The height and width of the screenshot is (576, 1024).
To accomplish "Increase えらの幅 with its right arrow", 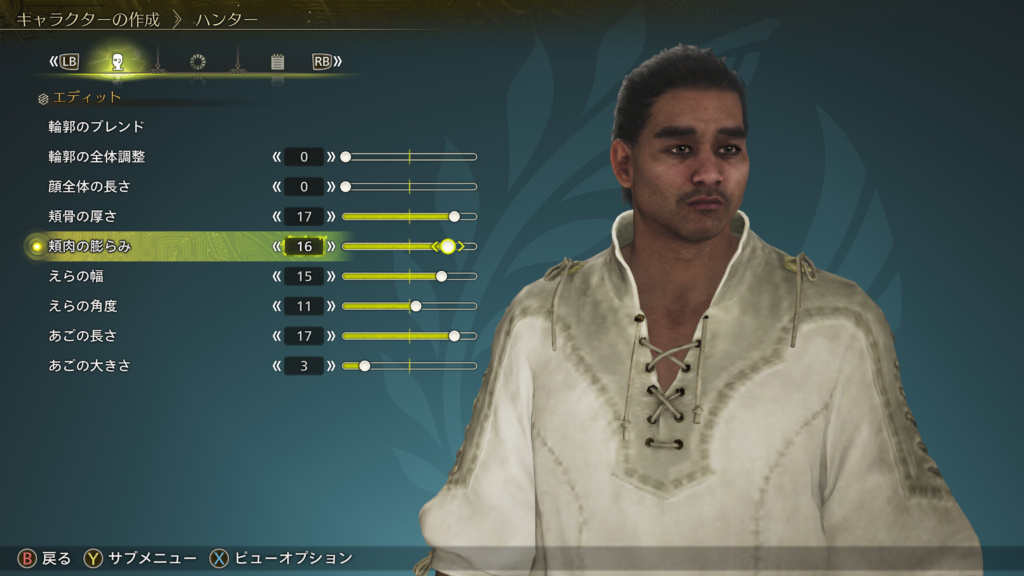I will point(332,276).
